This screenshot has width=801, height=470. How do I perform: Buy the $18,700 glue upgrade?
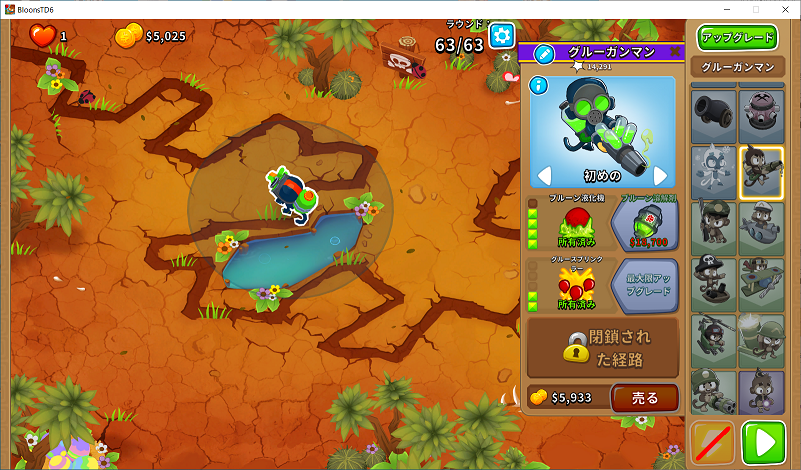point(644,222)
